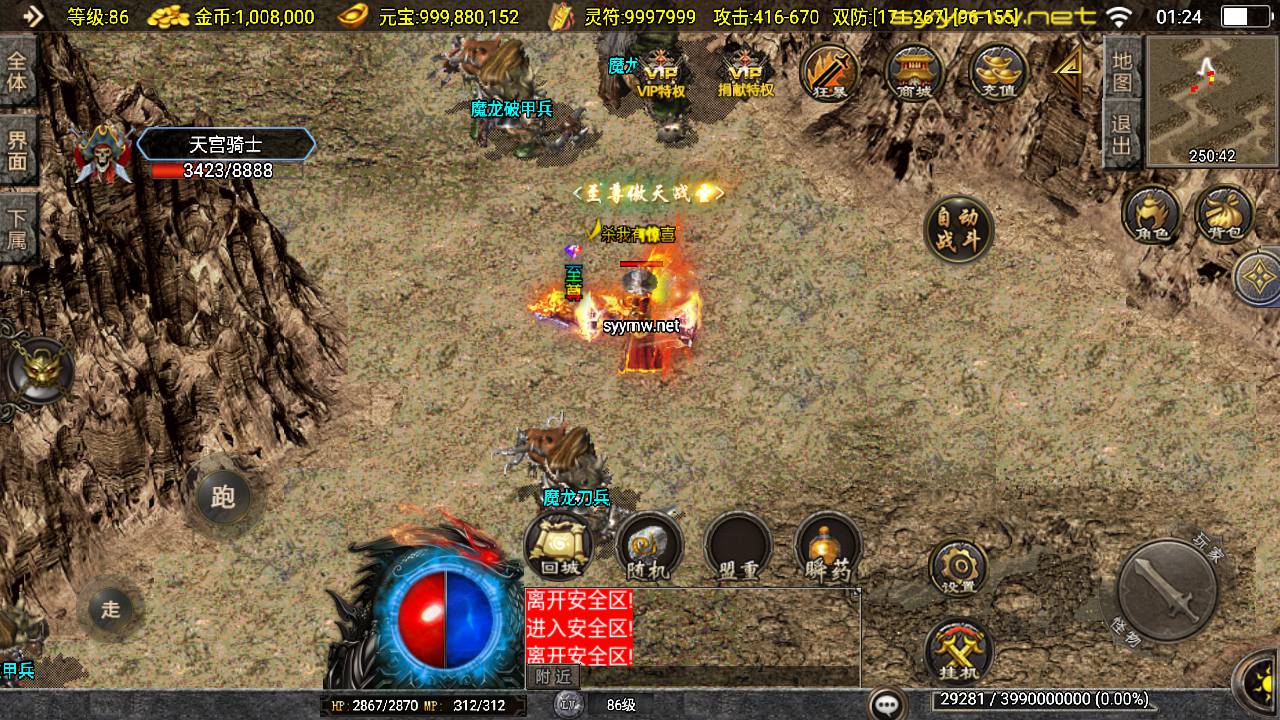
Task: Open the 捐献特权 donation privilege icon
Action: pyautogui.click(x=746, y=73)
